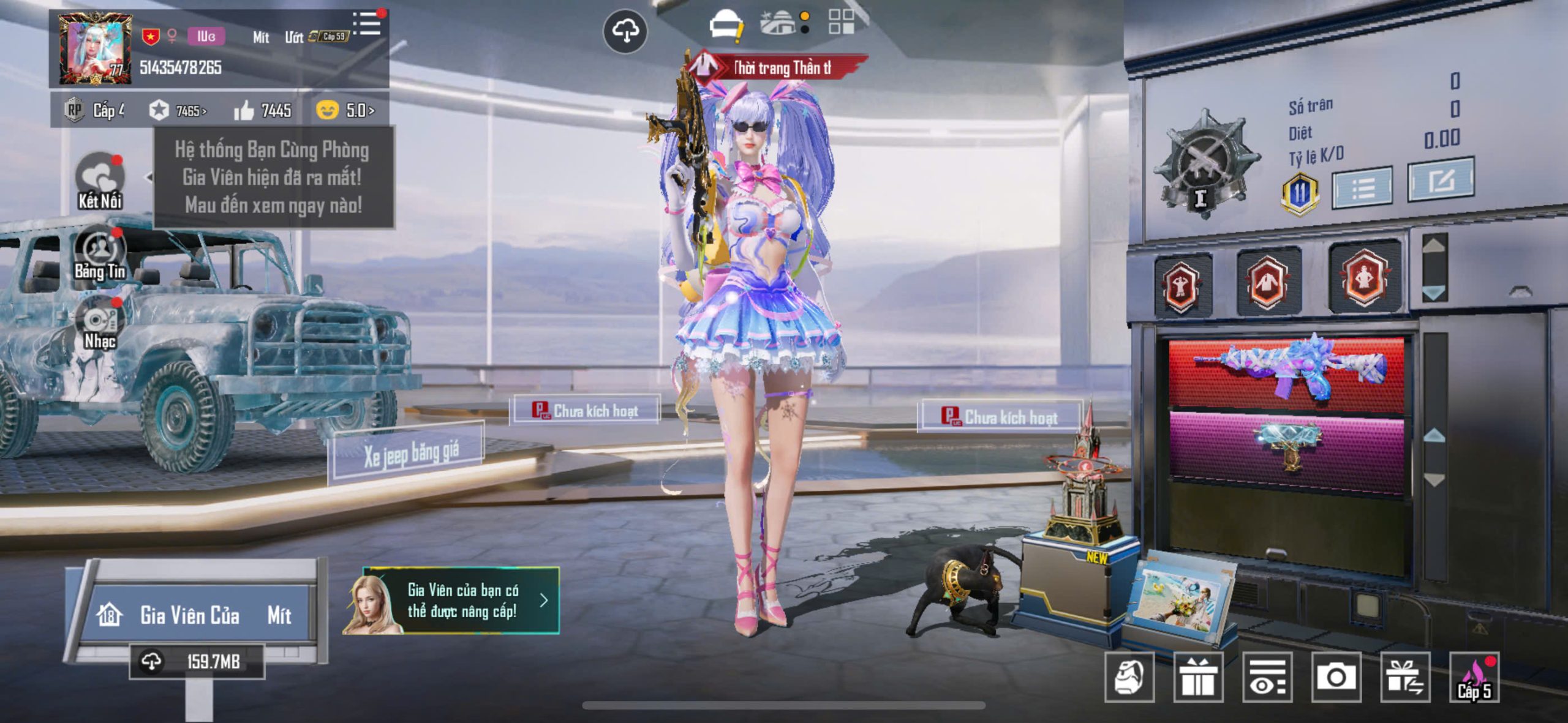Open the camera screenshot button

click(x=1336, y=677)
